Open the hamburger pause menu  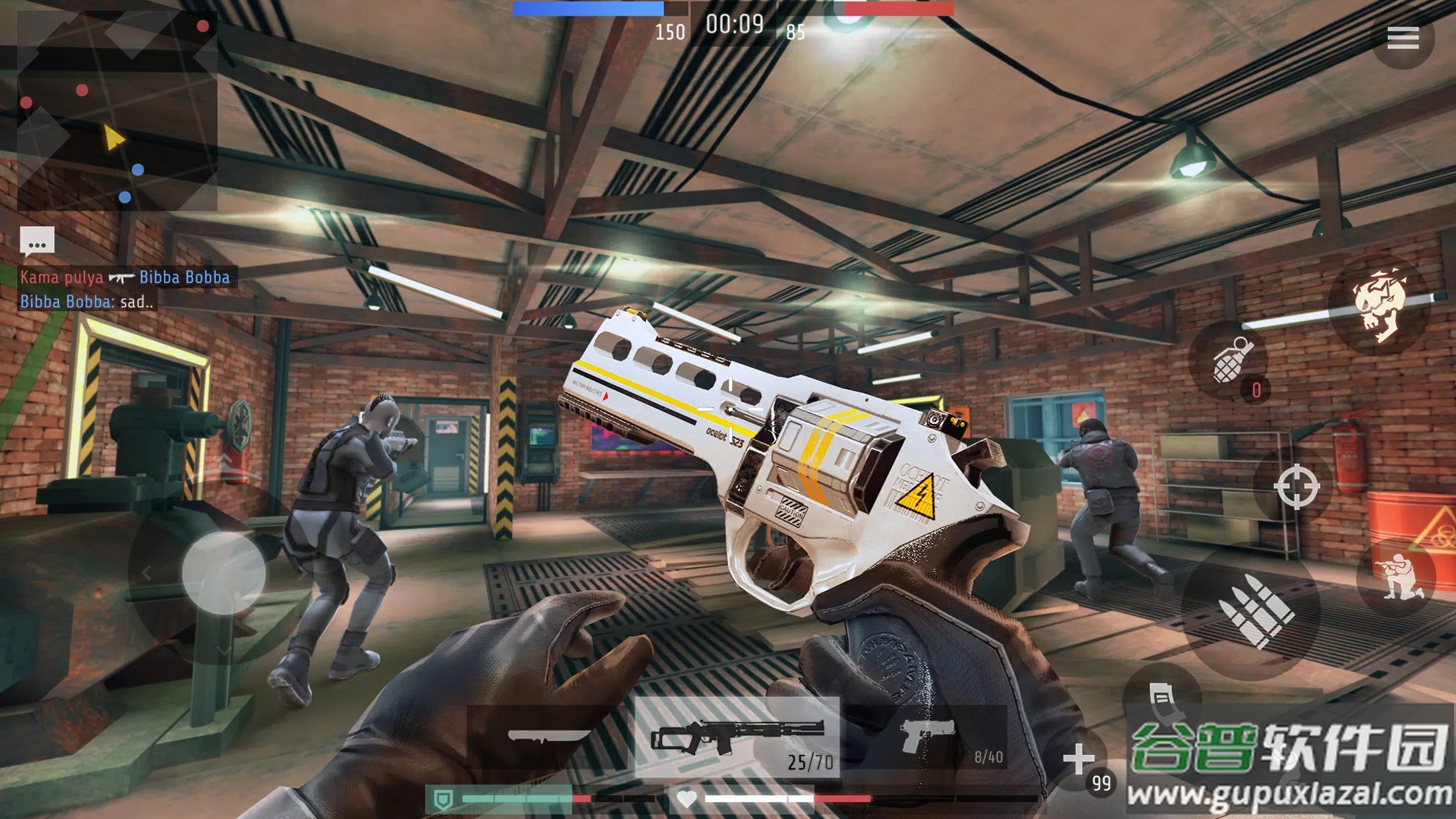[1402, 38]
